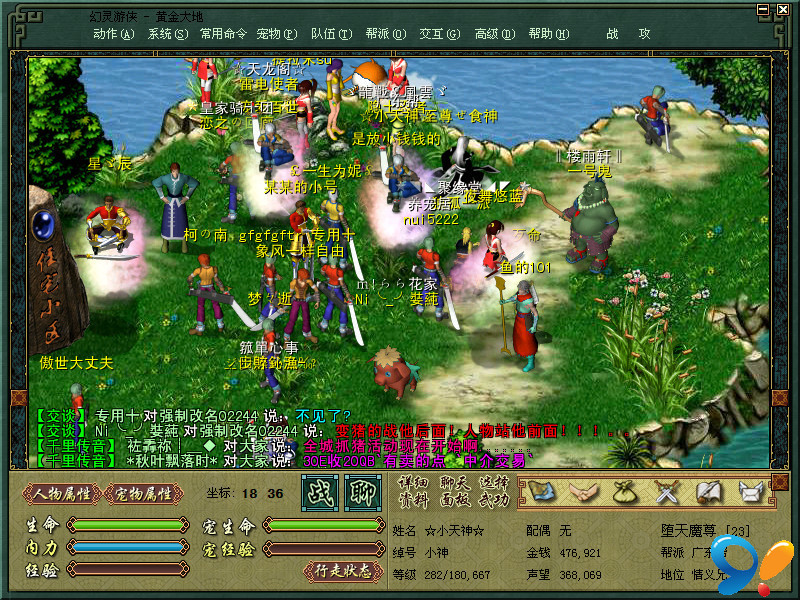800x600 pixels.
Task: Open the money pouch bag icon
Action: [625, 491]
